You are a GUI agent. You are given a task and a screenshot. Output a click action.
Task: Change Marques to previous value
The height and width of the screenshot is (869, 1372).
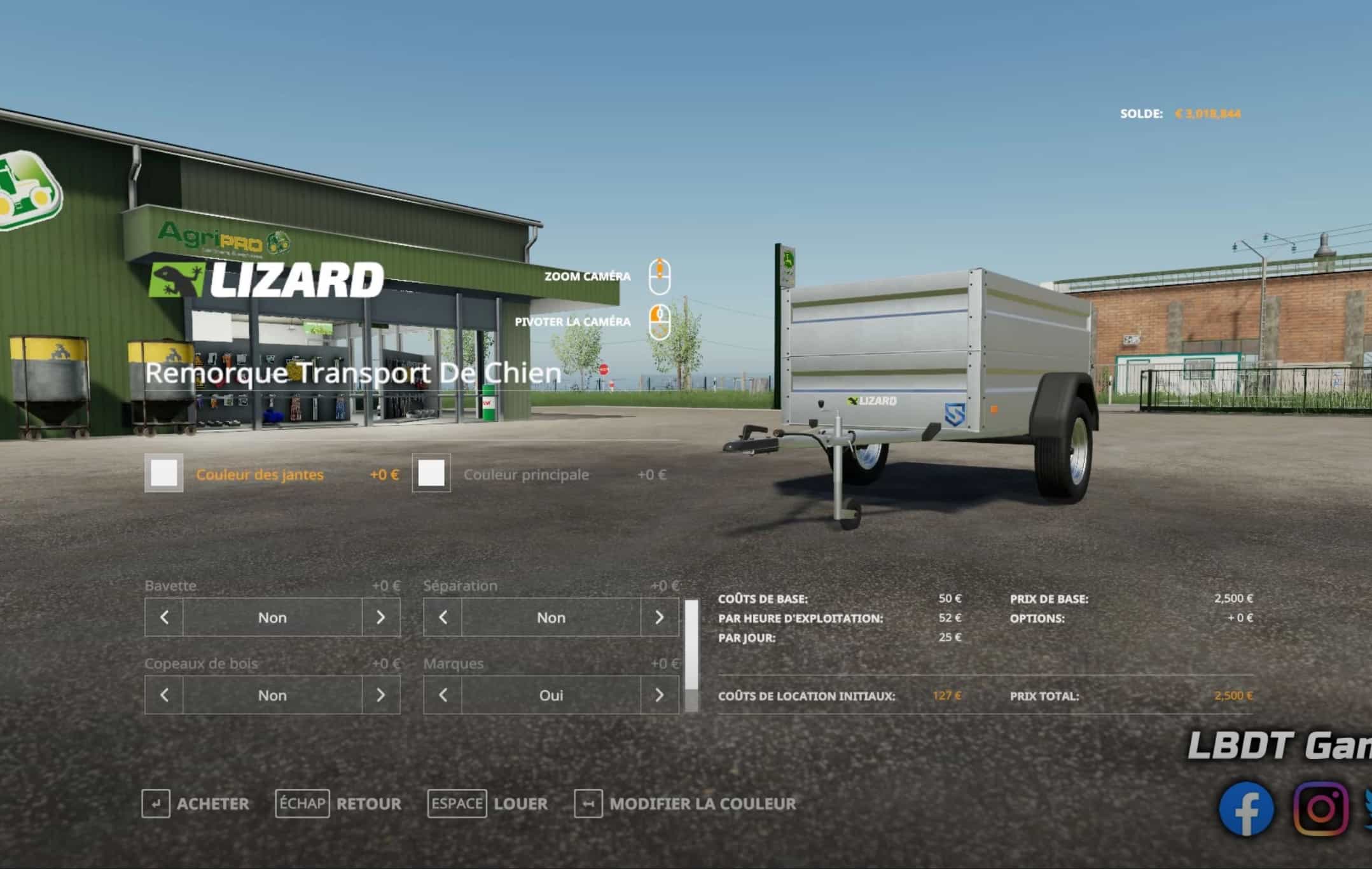tap(443, 695)
